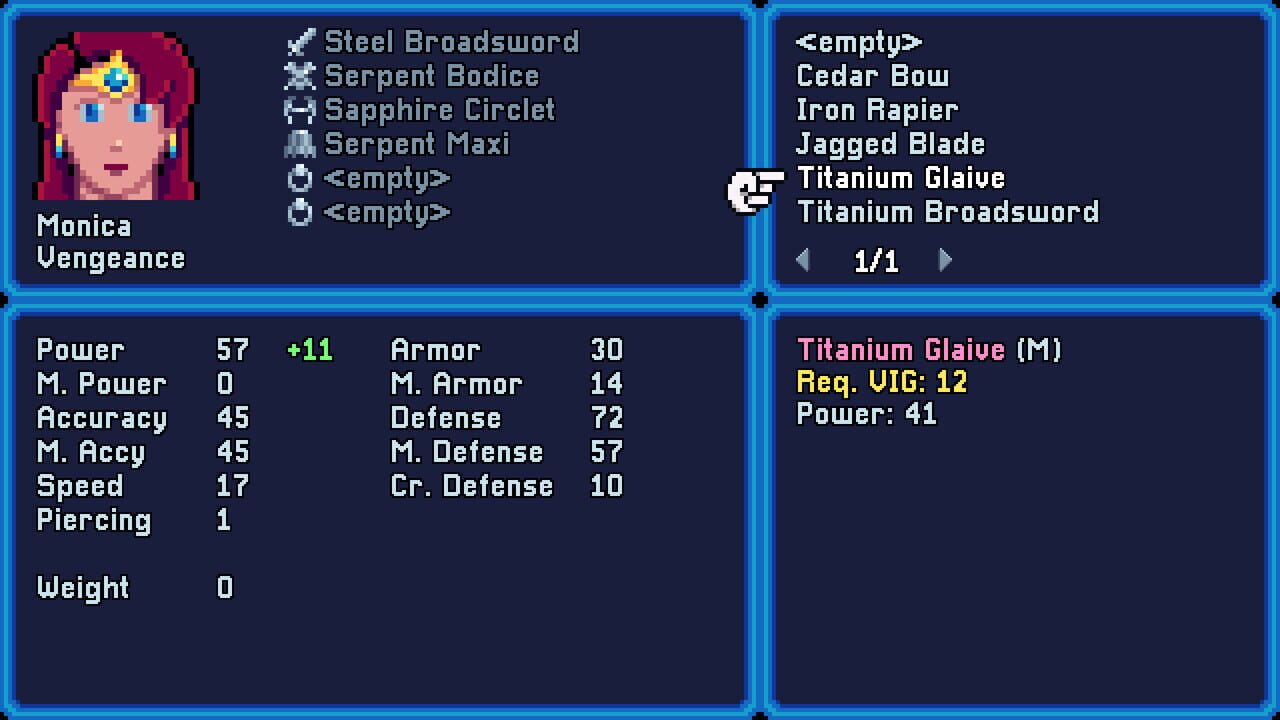Open the first empty ring accessory slot
1280x720 pixels.
coord(298,177)
